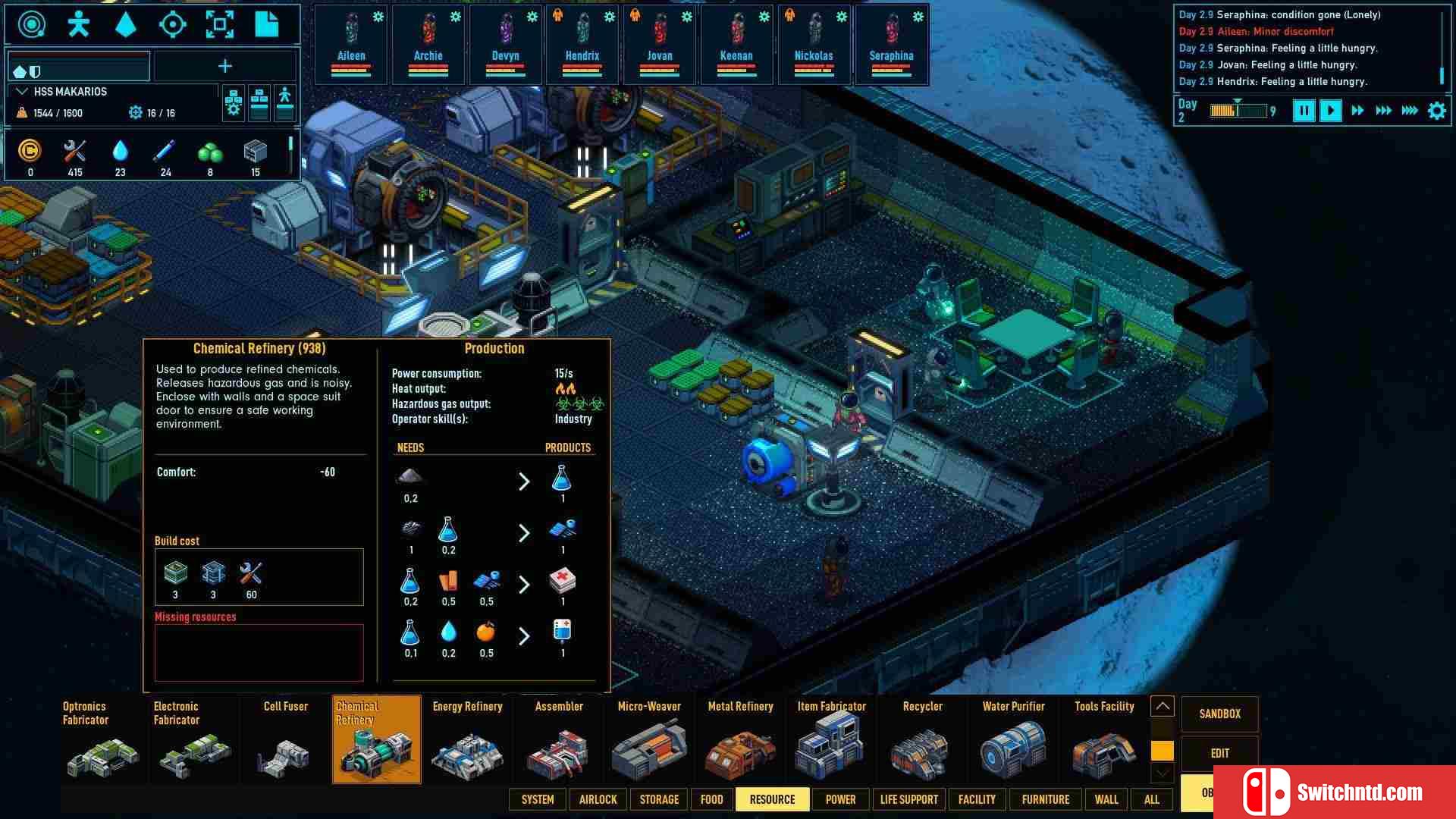The height and width of the screenshot is (819, 1456).
Task: Expand the HSS MAKARIOS ship dropdown
Action: tap(23, 92)
